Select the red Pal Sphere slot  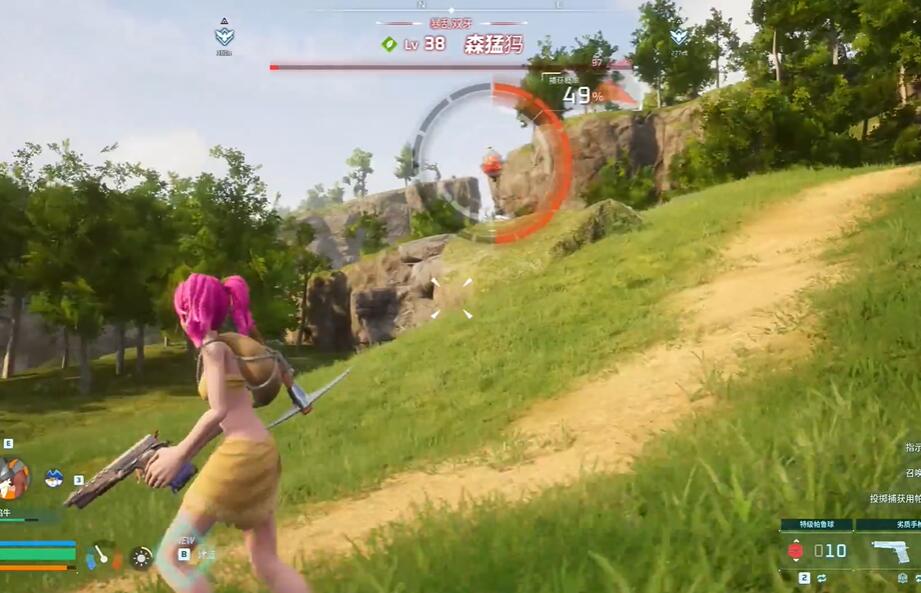point(796,550)
